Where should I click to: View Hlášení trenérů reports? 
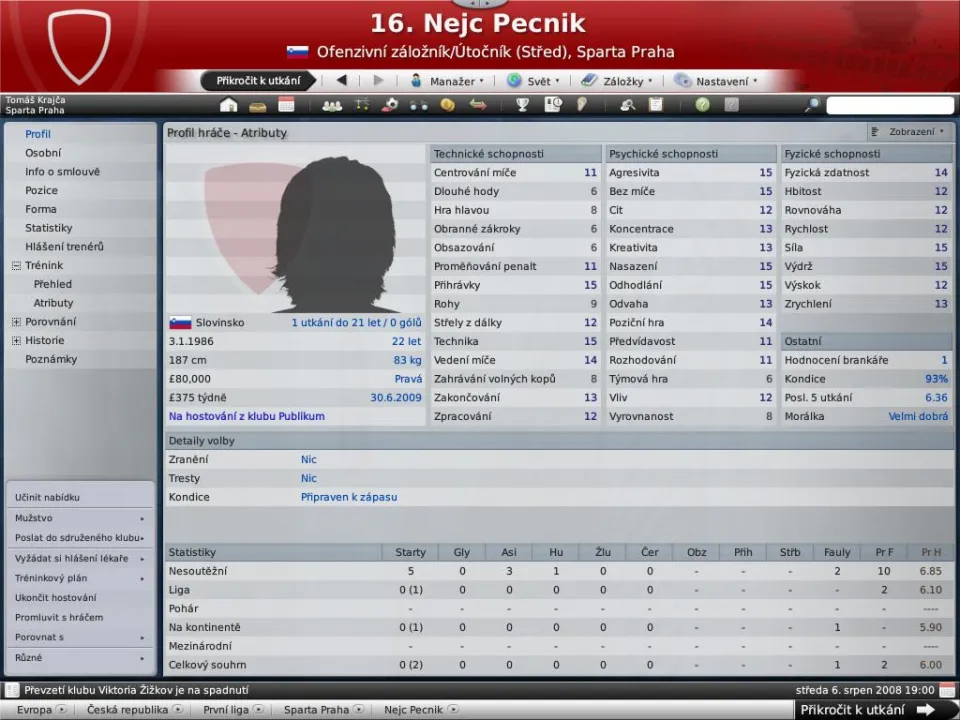(65, 247)
